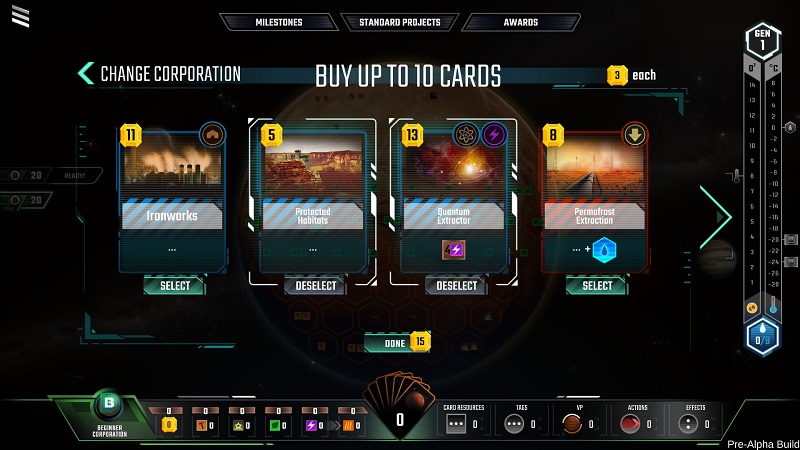Screen dimensions: 800x450
Task: Select the Ironworks card button
Action: click(x=174, y=286)
